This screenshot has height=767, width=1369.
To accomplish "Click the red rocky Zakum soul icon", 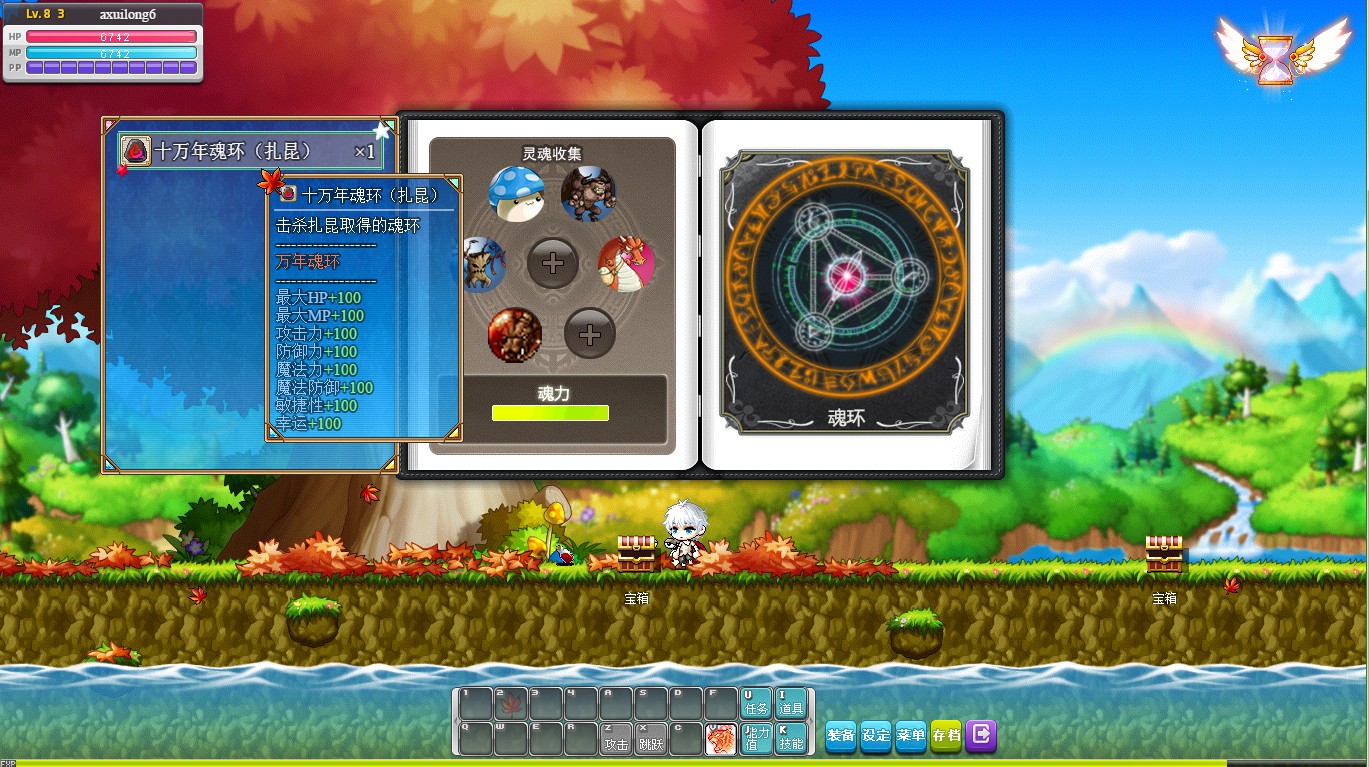I will (x=515, y=335).
